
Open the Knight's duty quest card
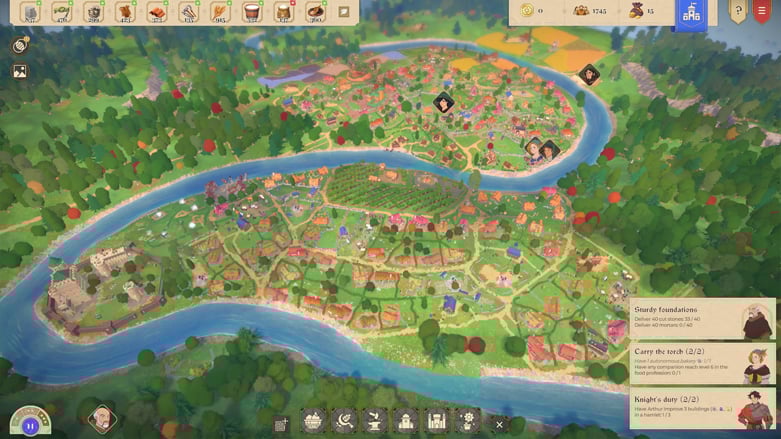point(703,409)
